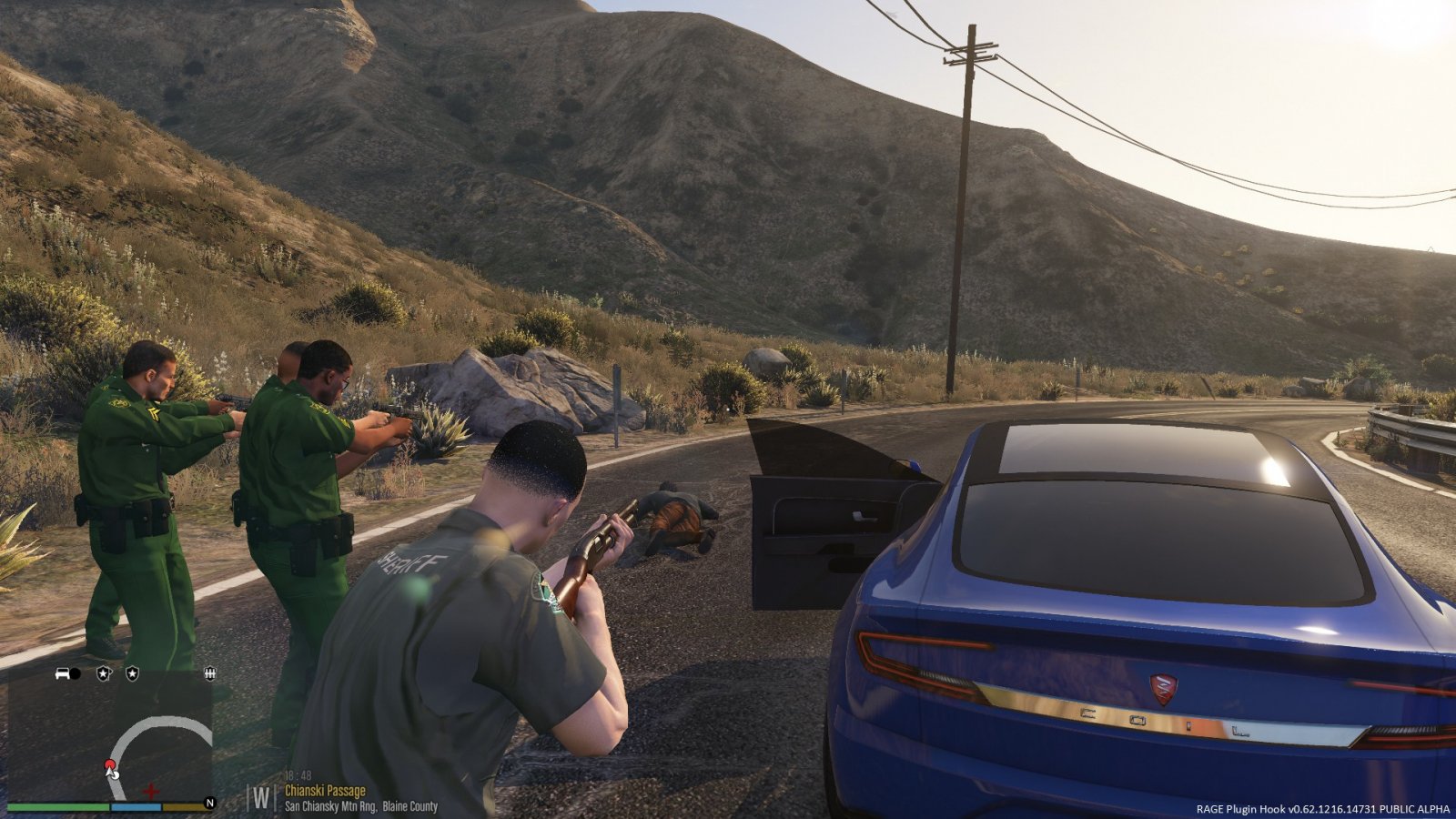Select the striped barrier blip above minimap
This screenshot has width=1456, height=819.
point(210,674)
